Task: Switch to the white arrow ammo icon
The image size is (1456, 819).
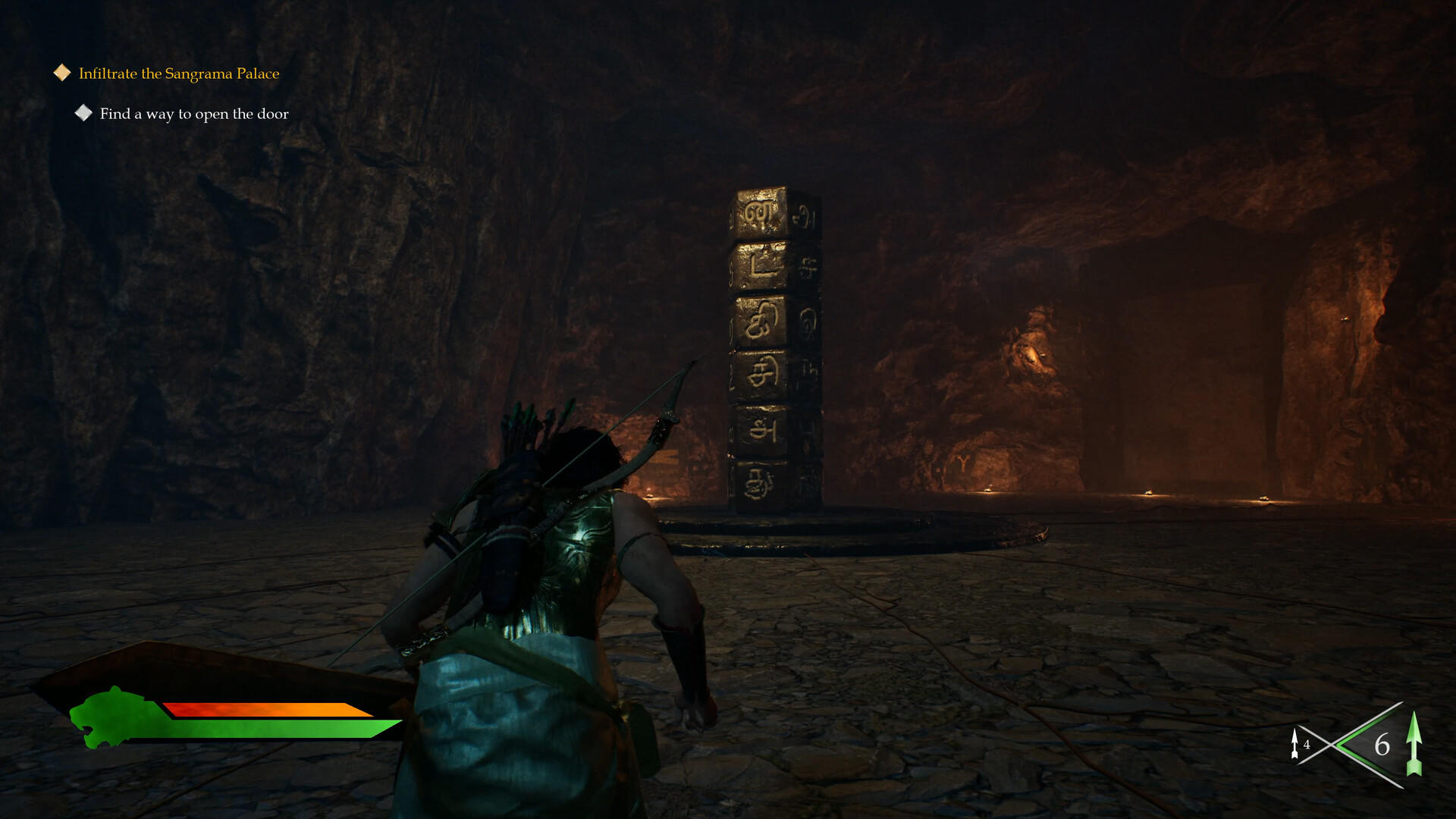Action: point(1295,744)
